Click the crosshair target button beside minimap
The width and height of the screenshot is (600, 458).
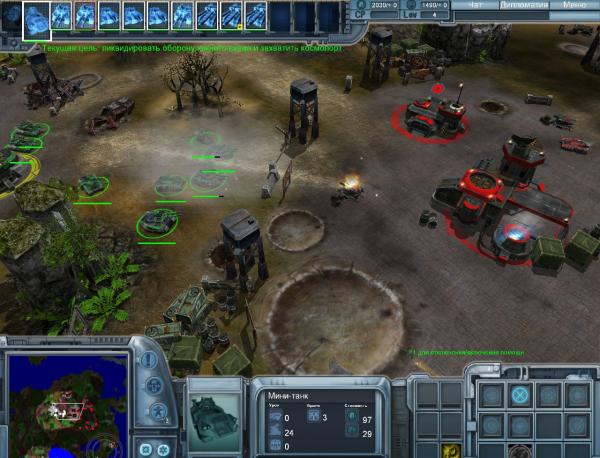[x=155, y=385]
